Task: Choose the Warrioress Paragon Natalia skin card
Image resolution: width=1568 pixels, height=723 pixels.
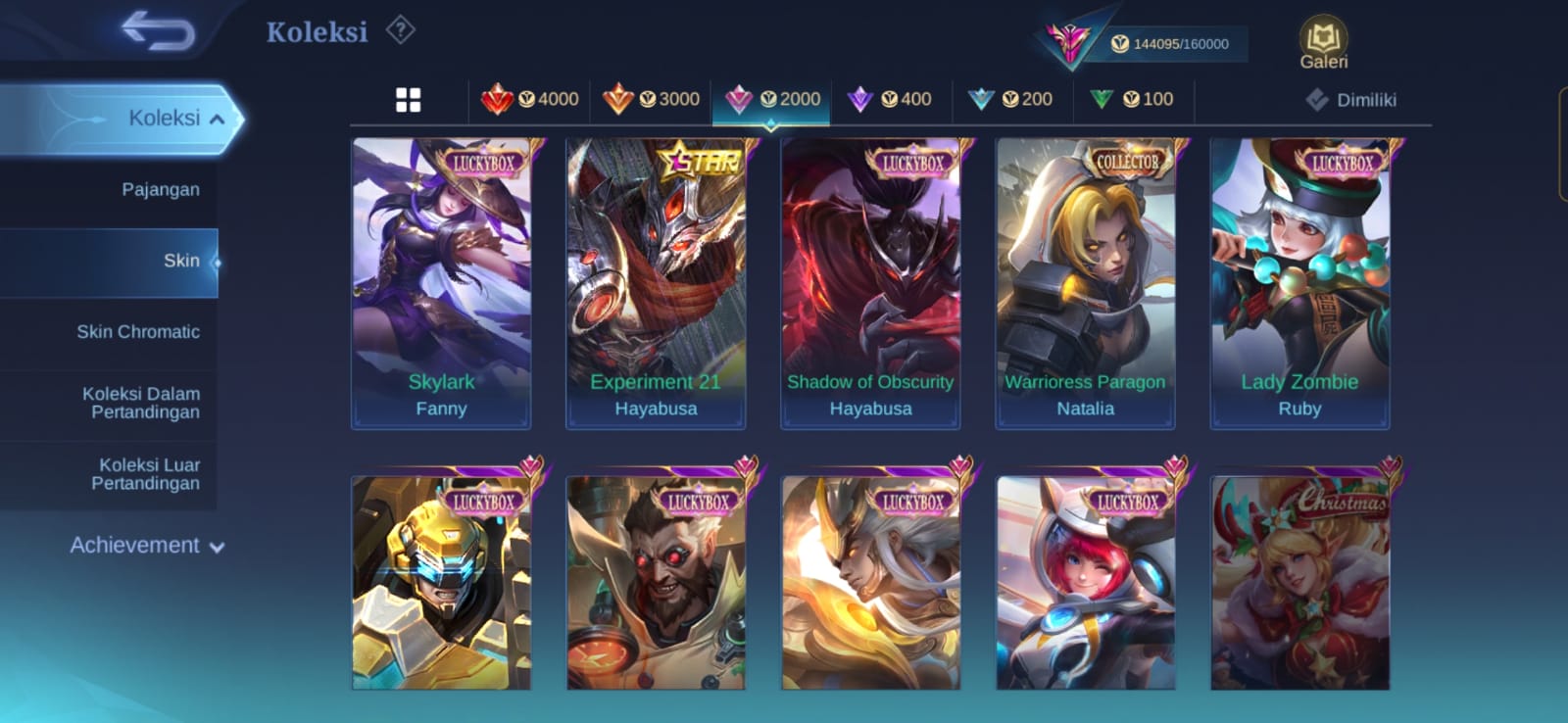Action: pos(1085,282)
